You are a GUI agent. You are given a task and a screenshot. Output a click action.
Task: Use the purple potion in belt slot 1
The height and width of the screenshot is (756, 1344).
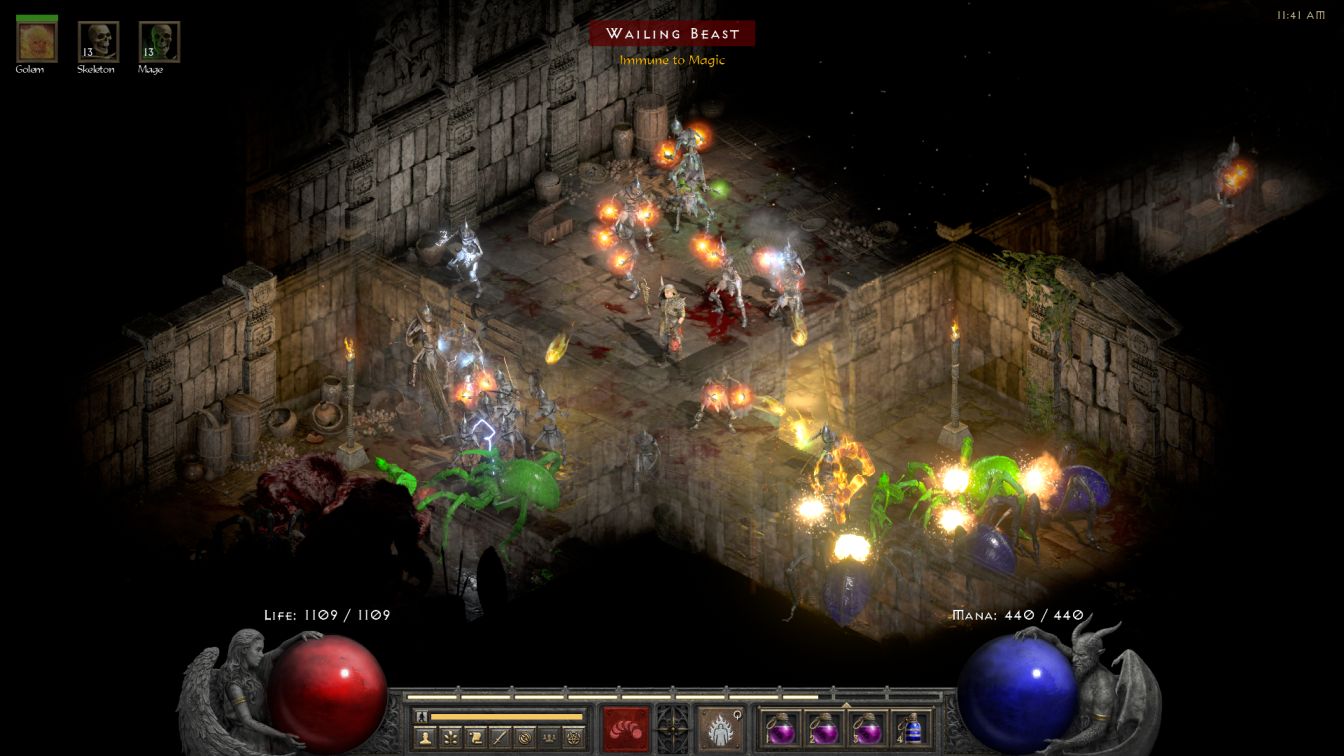[779, 729]
